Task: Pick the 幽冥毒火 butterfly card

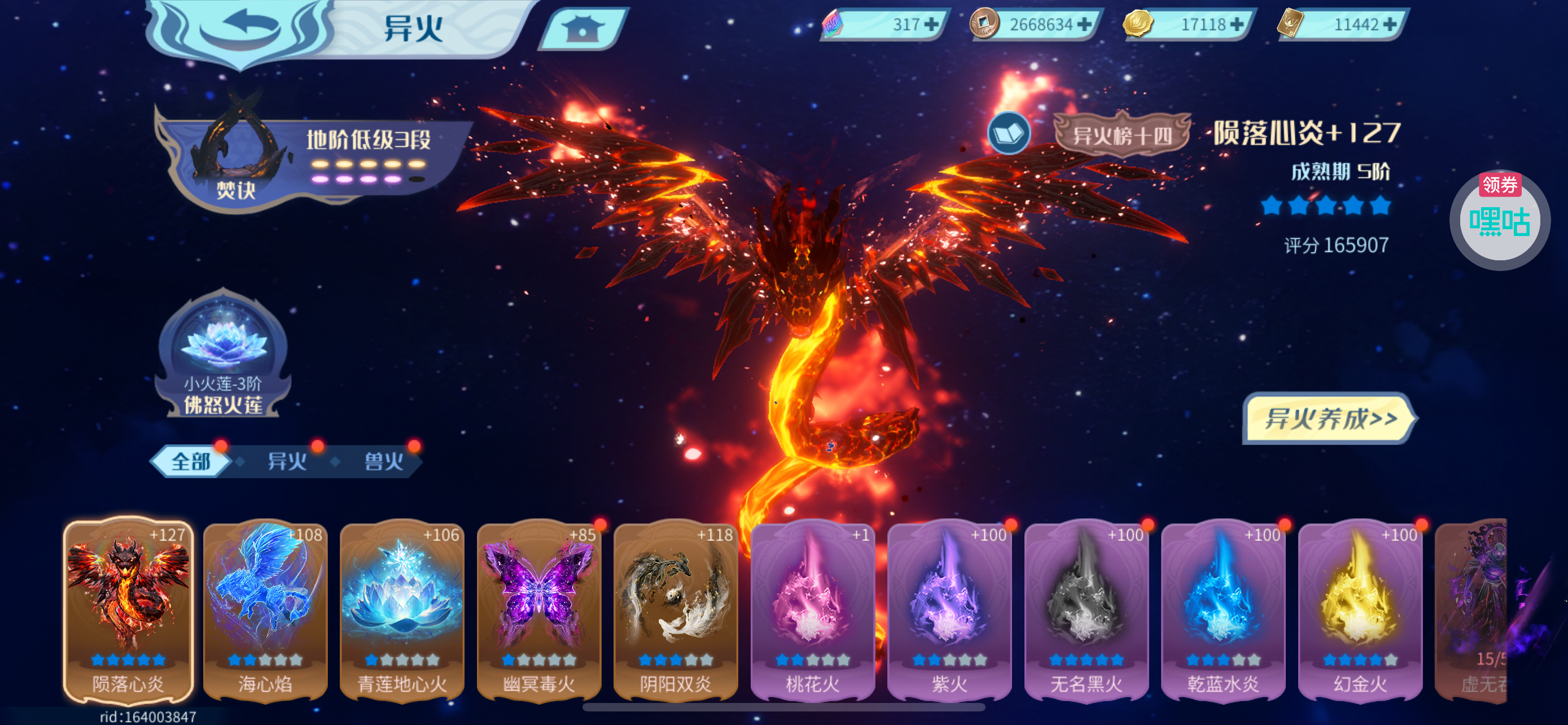Action: tap(538, 610)
